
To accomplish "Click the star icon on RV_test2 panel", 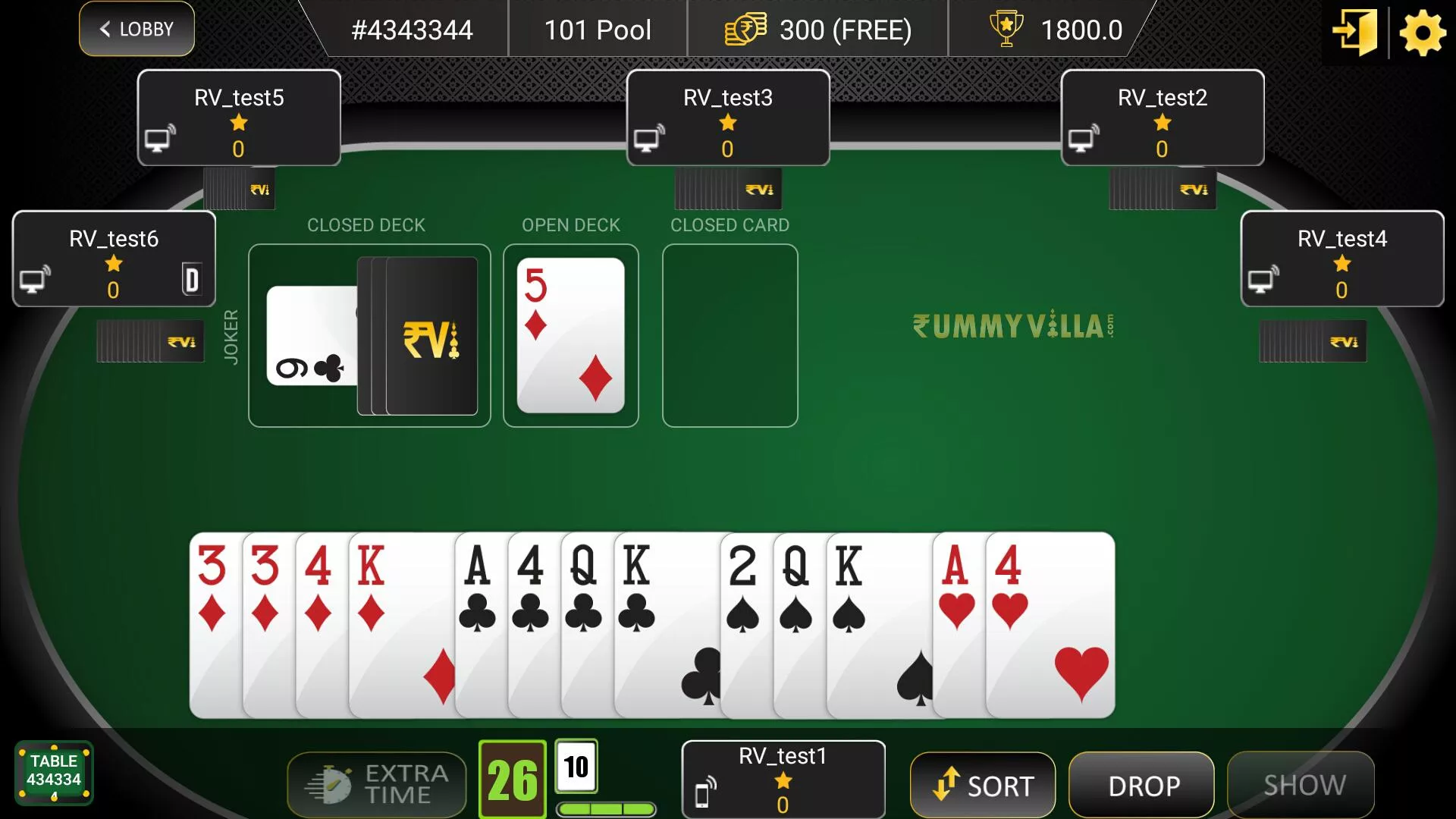I will [x=1160, y=121].
